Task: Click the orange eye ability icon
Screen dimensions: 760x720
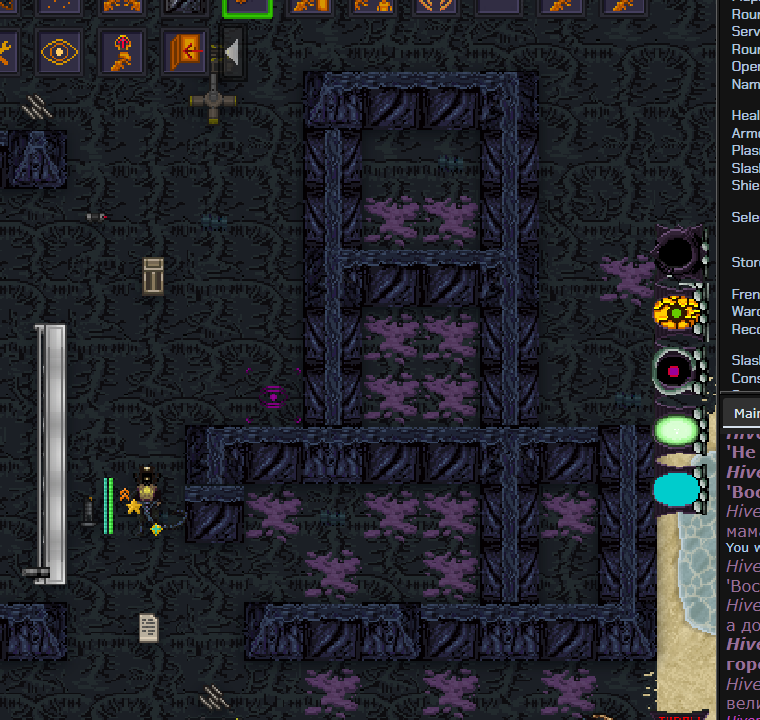Action: 59,51
